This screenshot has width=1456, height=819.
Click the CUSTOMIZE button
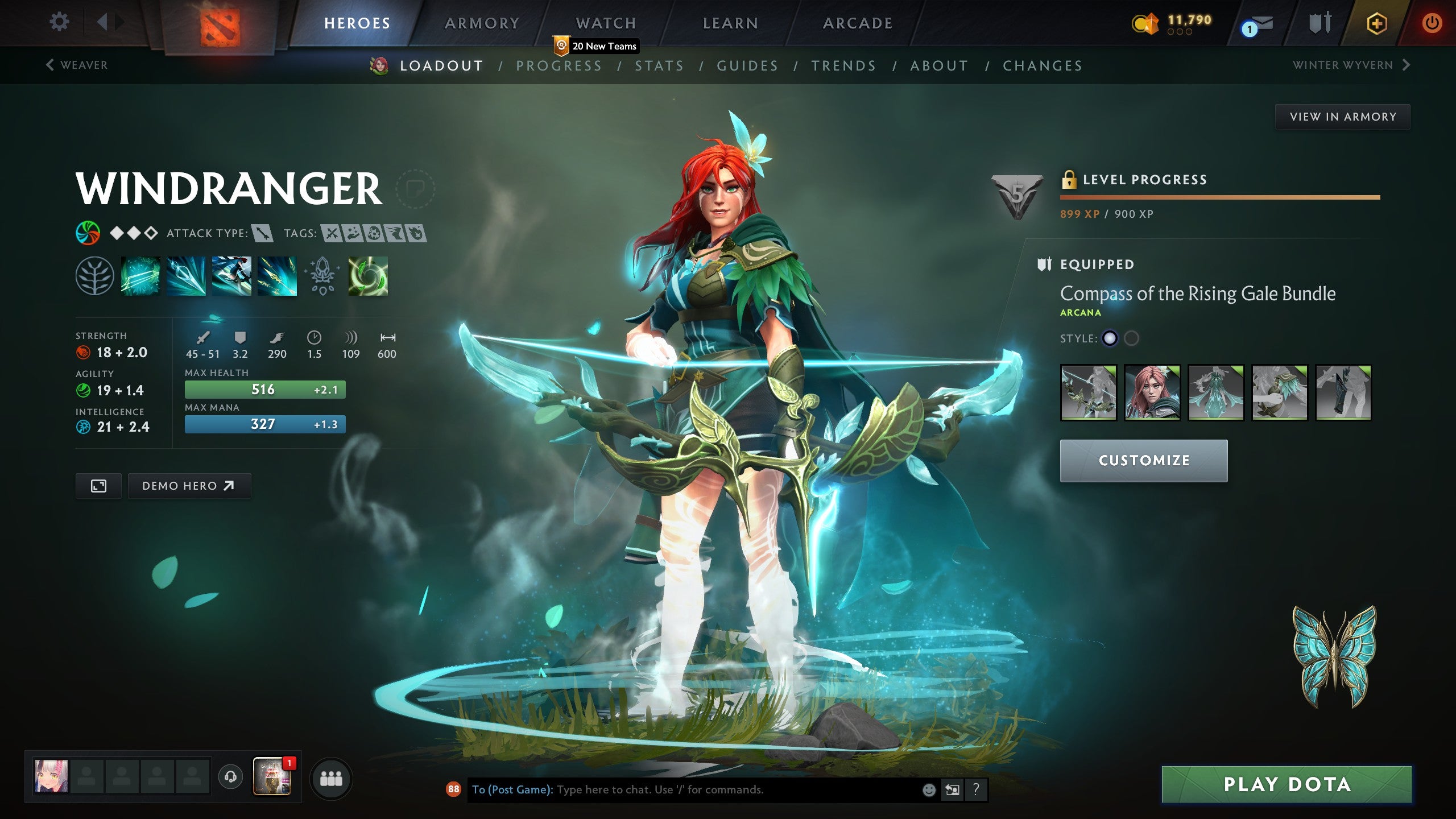coord(1143,460)
